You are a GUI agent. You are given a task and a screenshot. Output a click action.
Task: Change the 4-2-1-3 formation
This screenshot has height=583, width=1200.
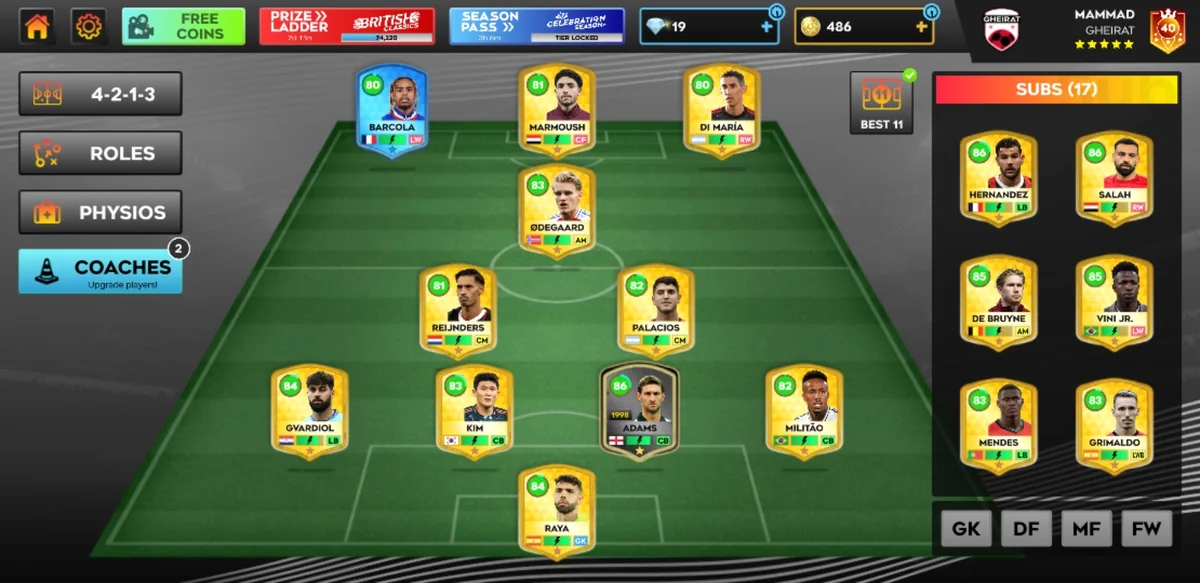[x=100, y=95]
